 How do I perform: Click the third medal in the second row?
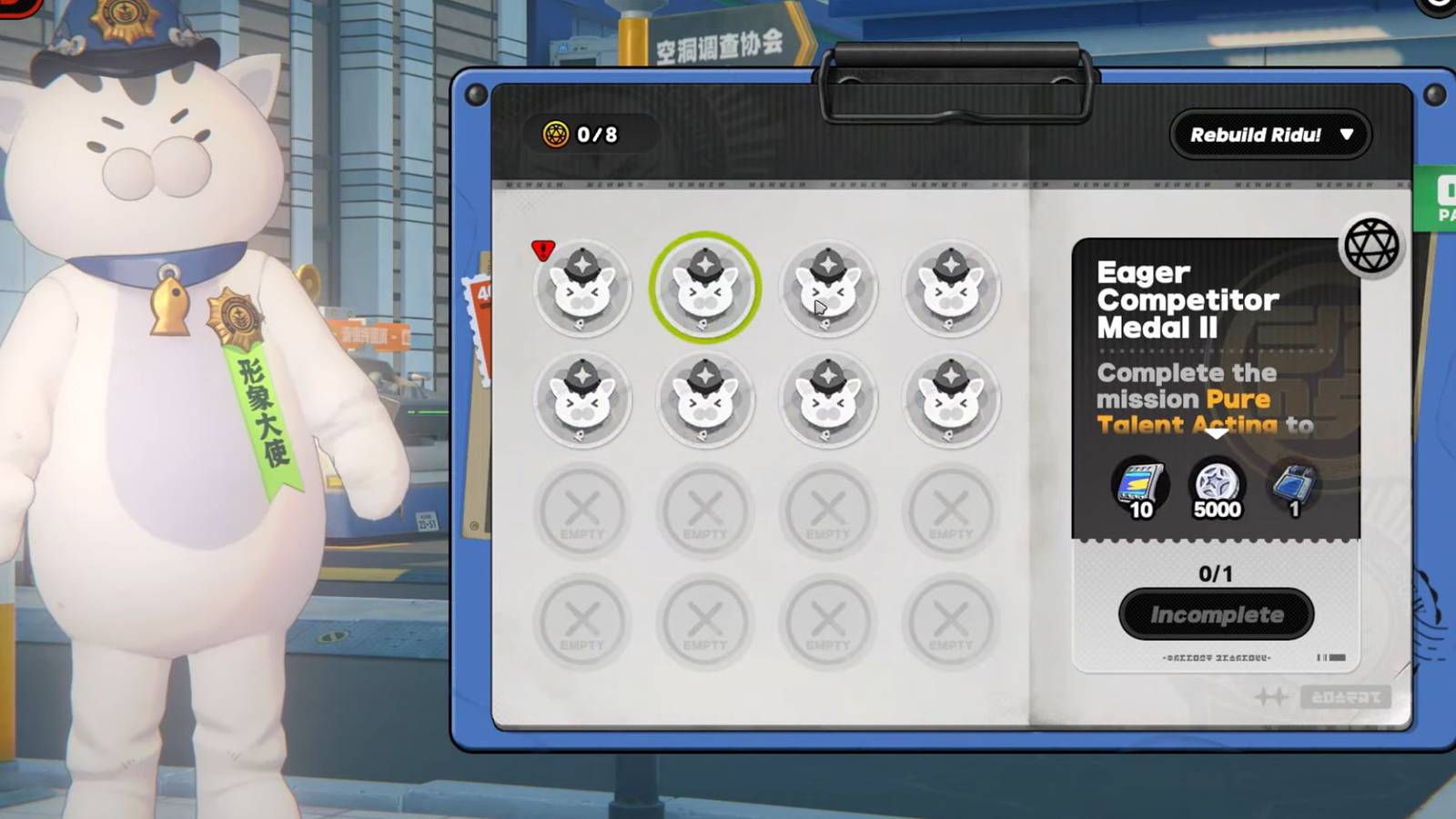coord(828,400)
